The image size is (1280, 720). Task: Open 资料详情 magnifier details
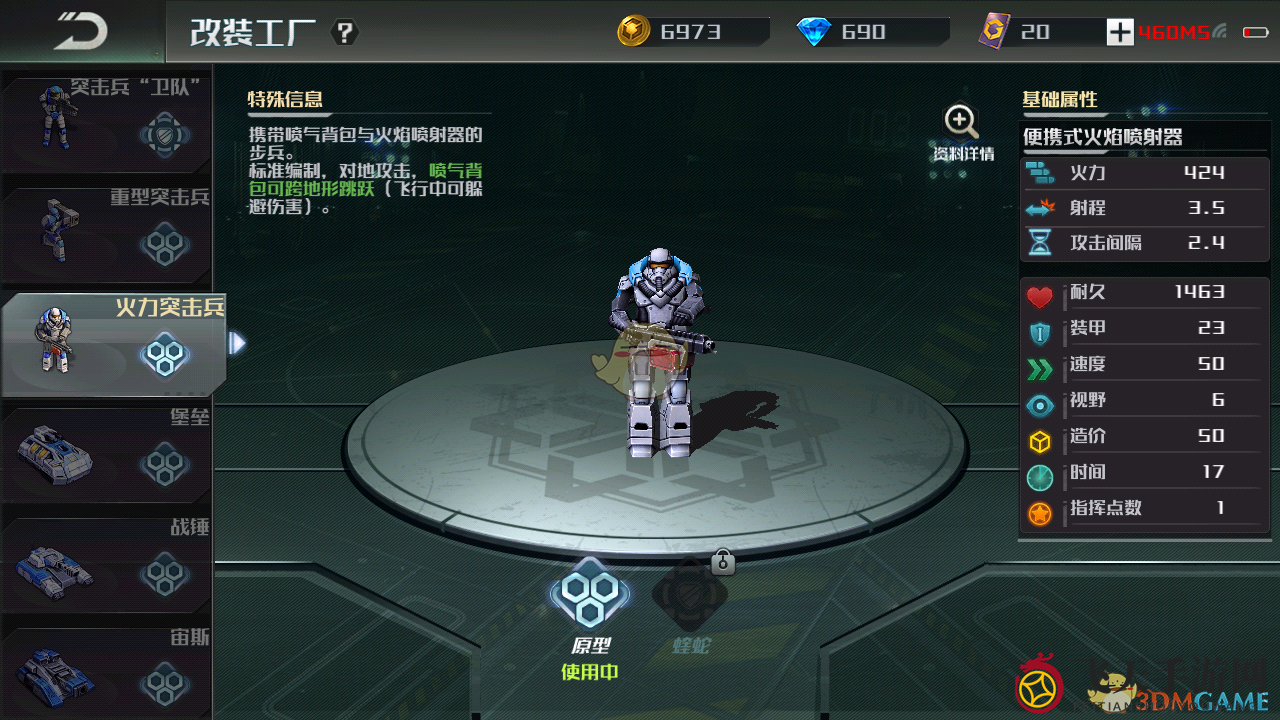[x=962, y=133]
